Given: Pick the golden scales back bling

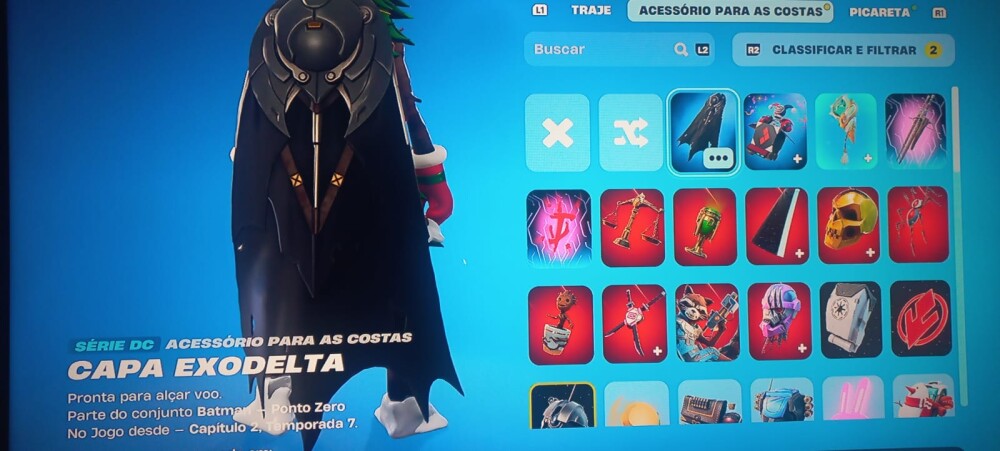Looking at the screenshot, I should tap(632, 227).
